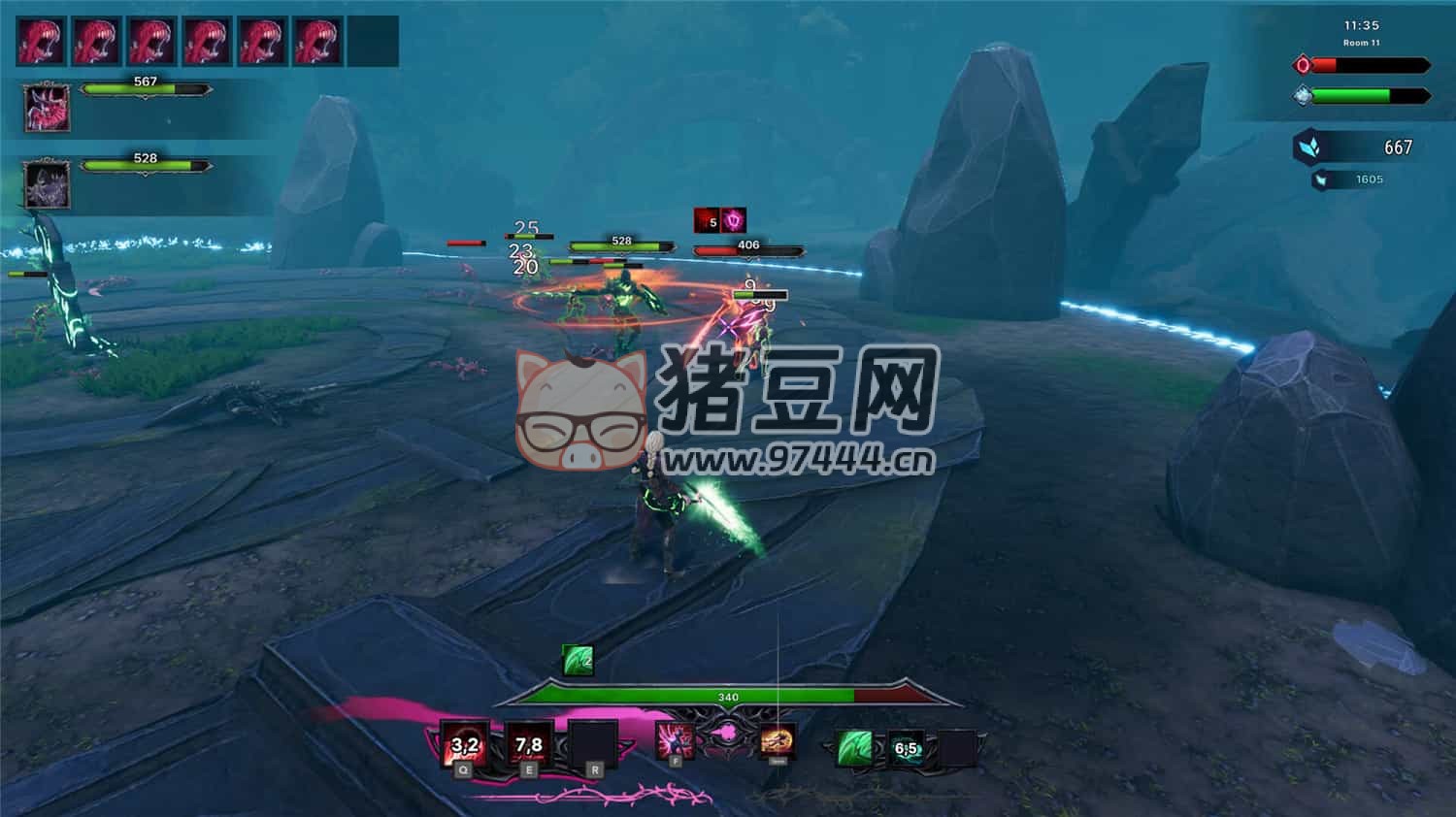Activate the orange fiery dash ability
The height and width of the screenshot is (817, 1456).
(x=778, y=741)
